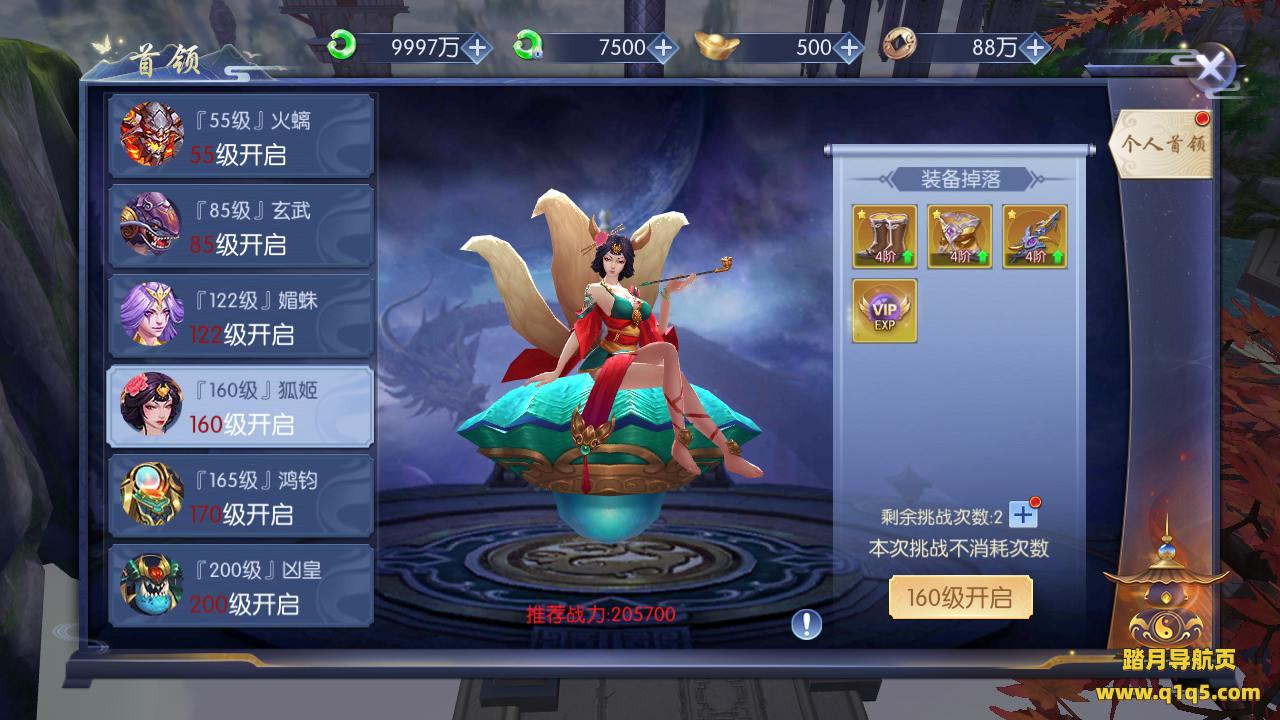View the VIP EXP reward
Image resolution: width=1280 pixels, height=720 pixels.
pyautogui.click(x=885, y=311)
